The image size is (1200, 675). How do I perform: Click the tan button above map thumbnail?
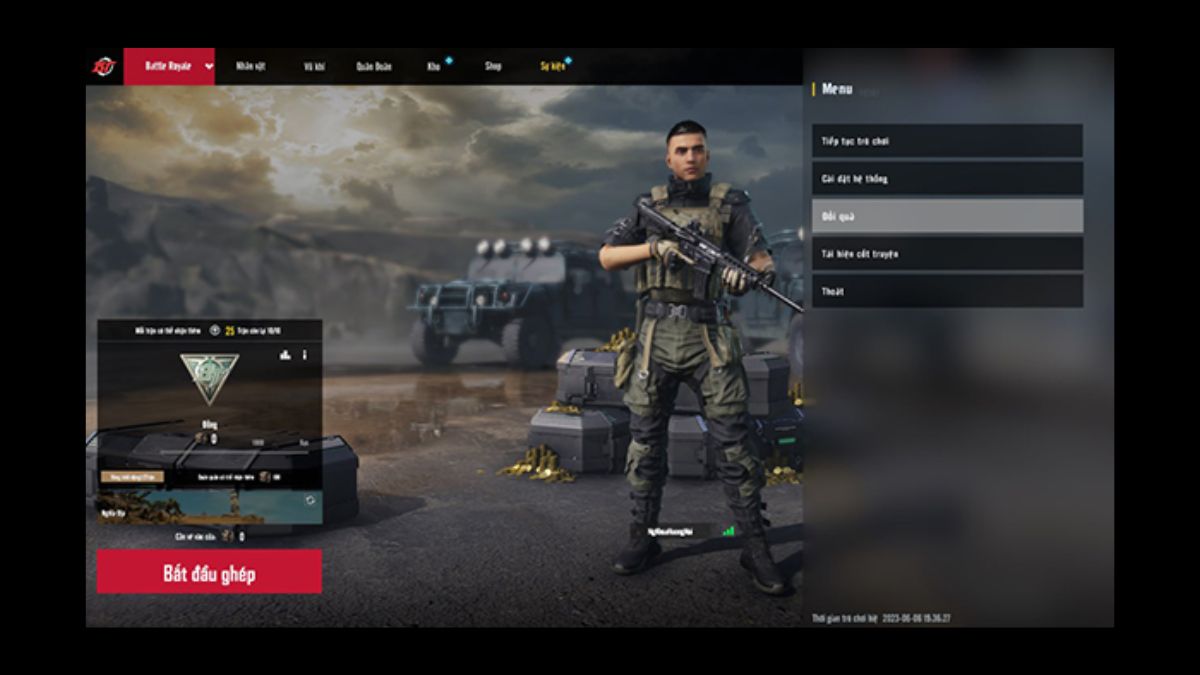pos(133,477)
